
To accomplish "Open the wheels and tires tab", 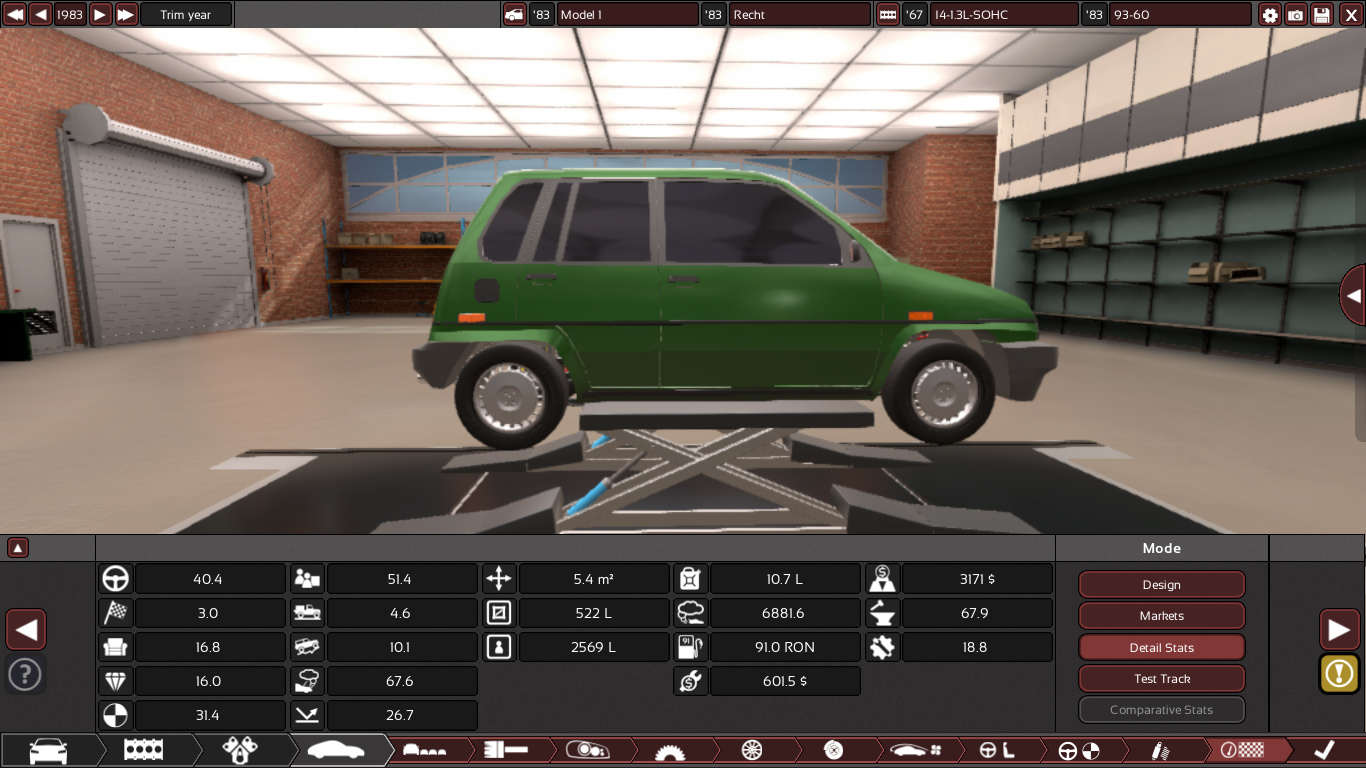I will click(752, 750).
